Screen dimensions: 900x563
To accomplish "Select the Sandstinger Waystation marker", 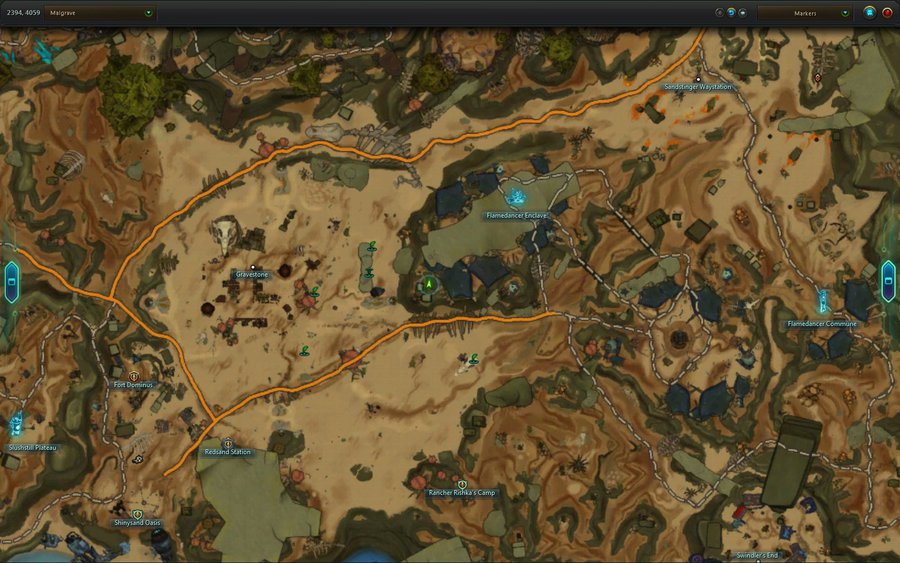I will click(697, 78).
